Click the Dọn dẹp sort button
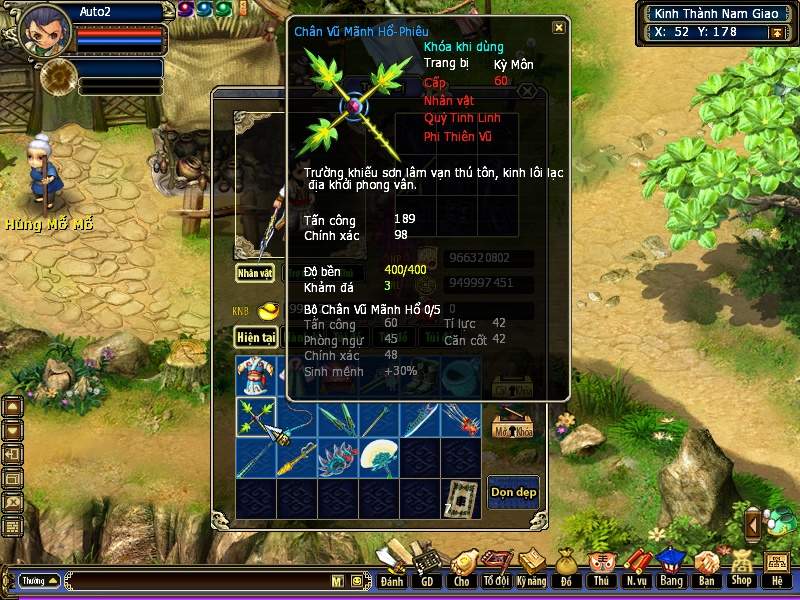800x600 pixels. point(513,491)
